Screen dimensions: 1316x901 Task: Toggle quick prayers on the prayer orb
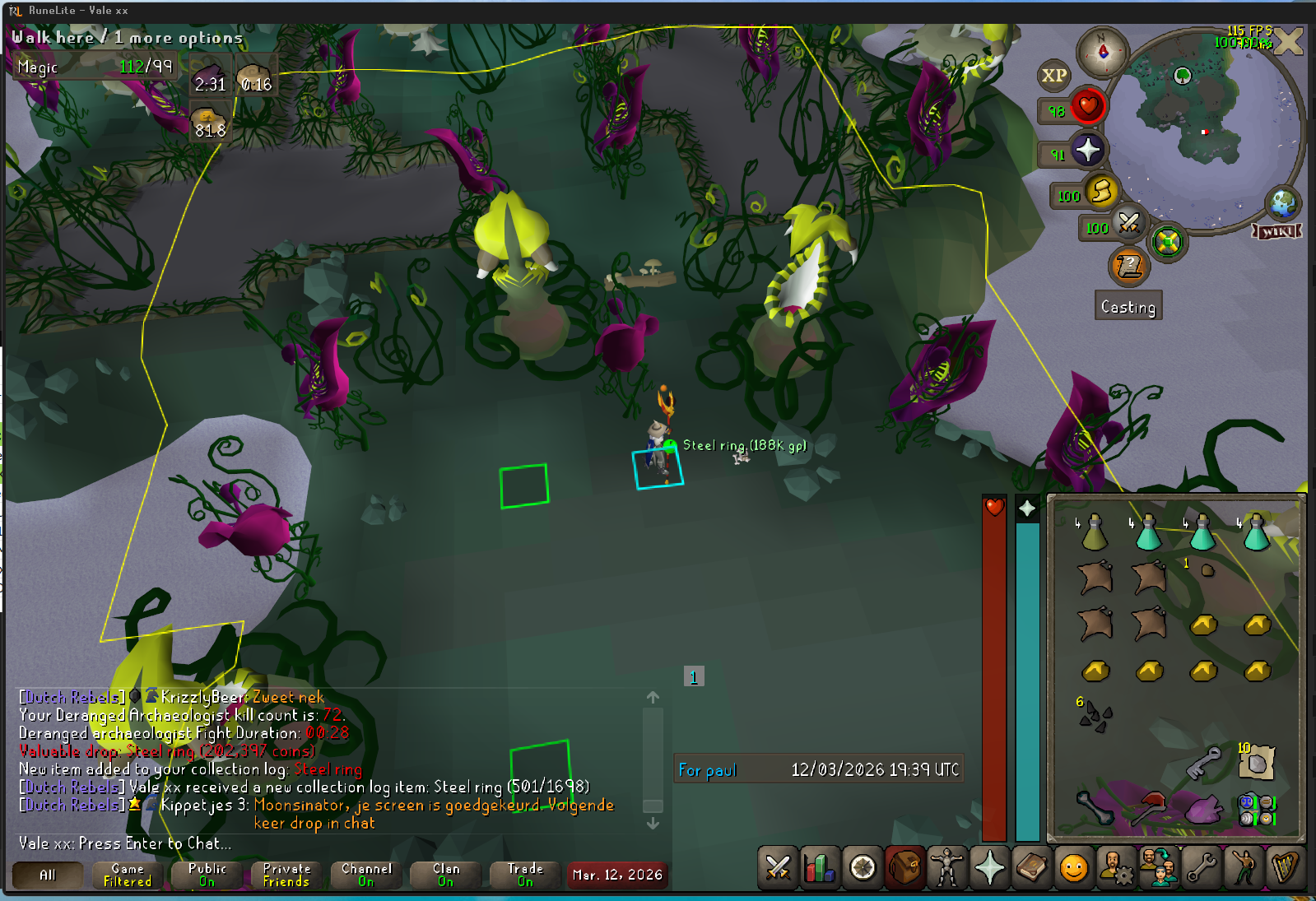tap(1087, 151)
